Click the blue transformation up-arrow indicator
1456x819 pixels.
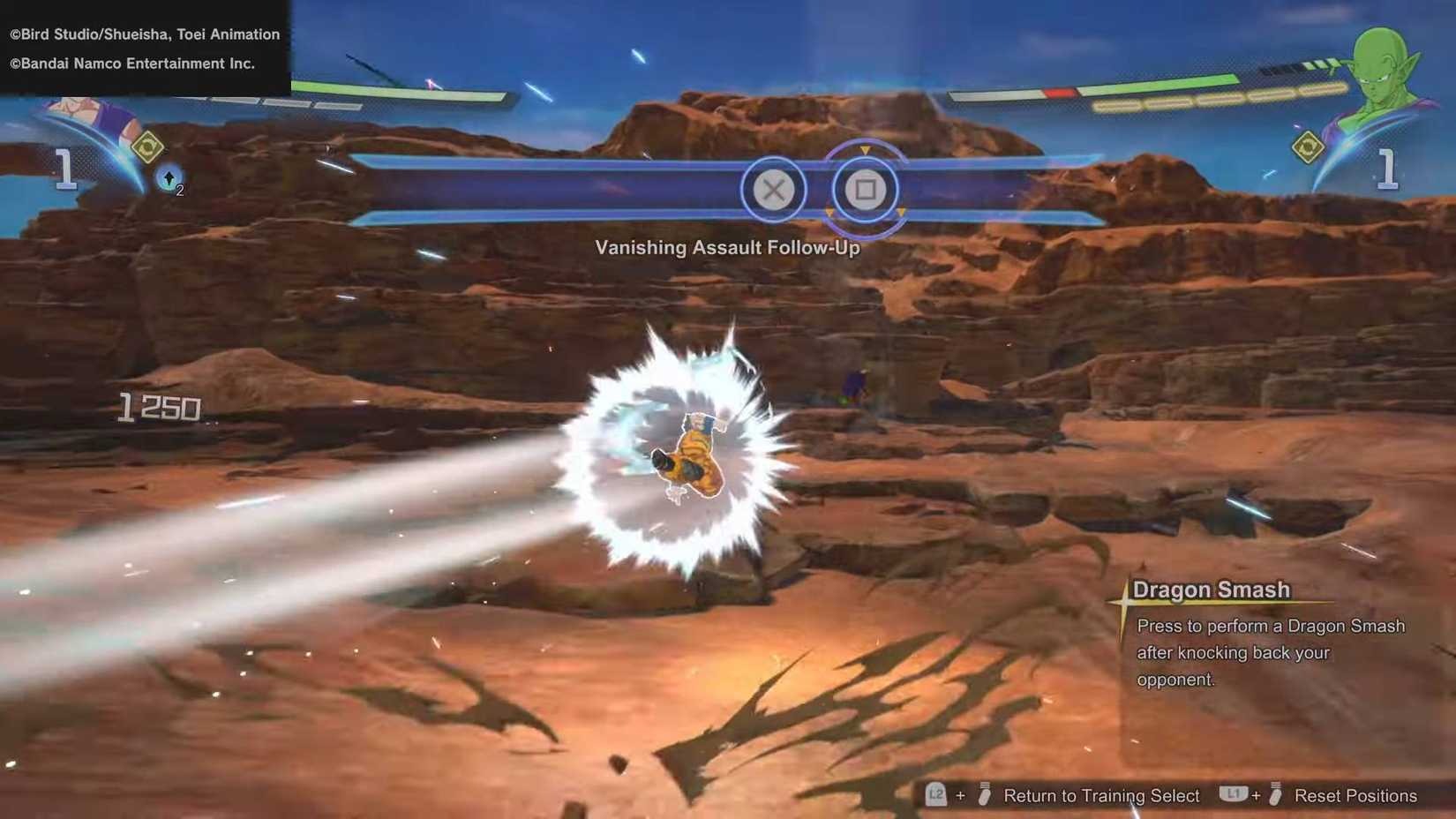click(x=169, y=177)
